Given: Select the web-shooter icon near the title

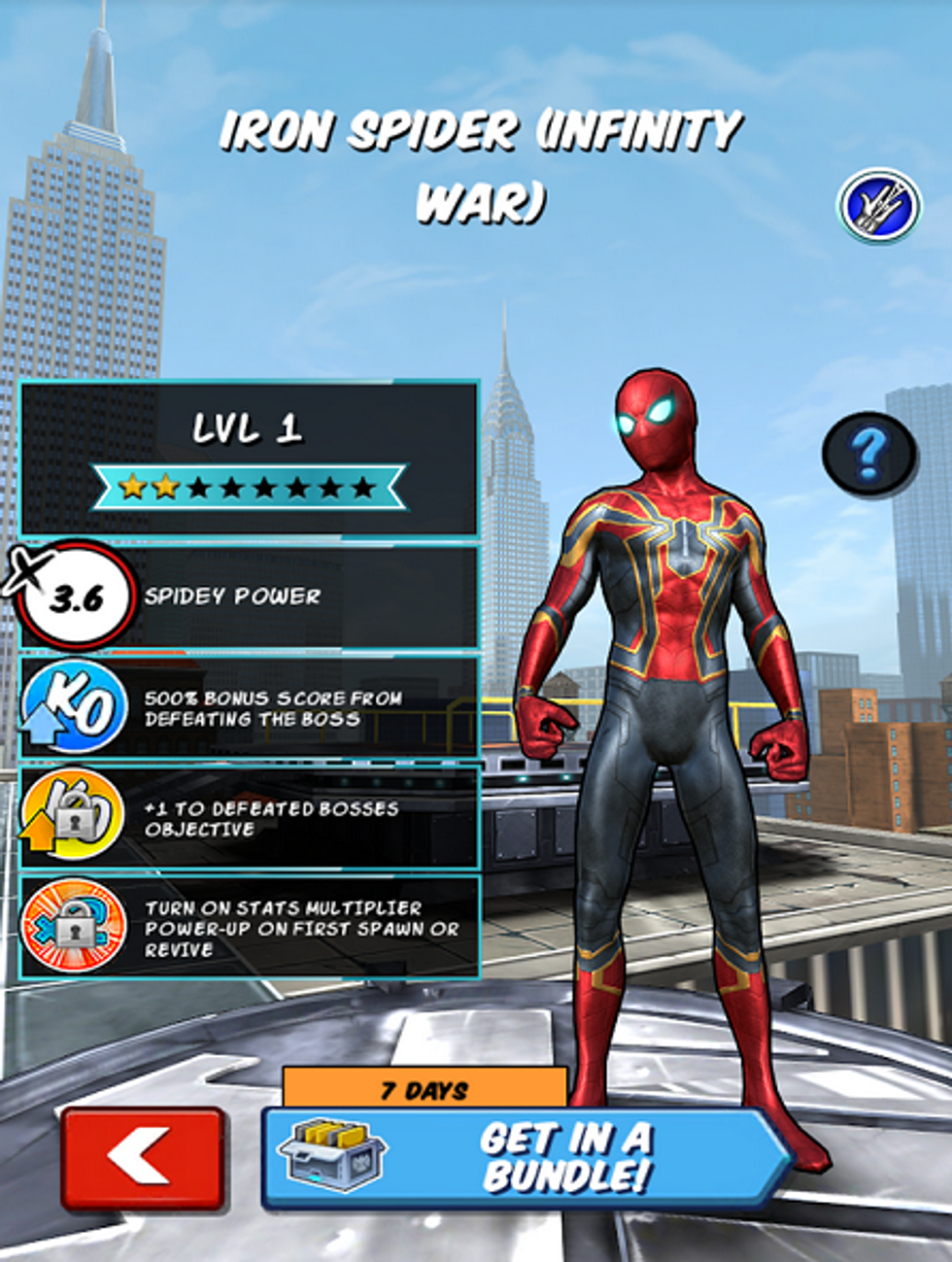Looking at the screenshot, I should click(878, 205).
